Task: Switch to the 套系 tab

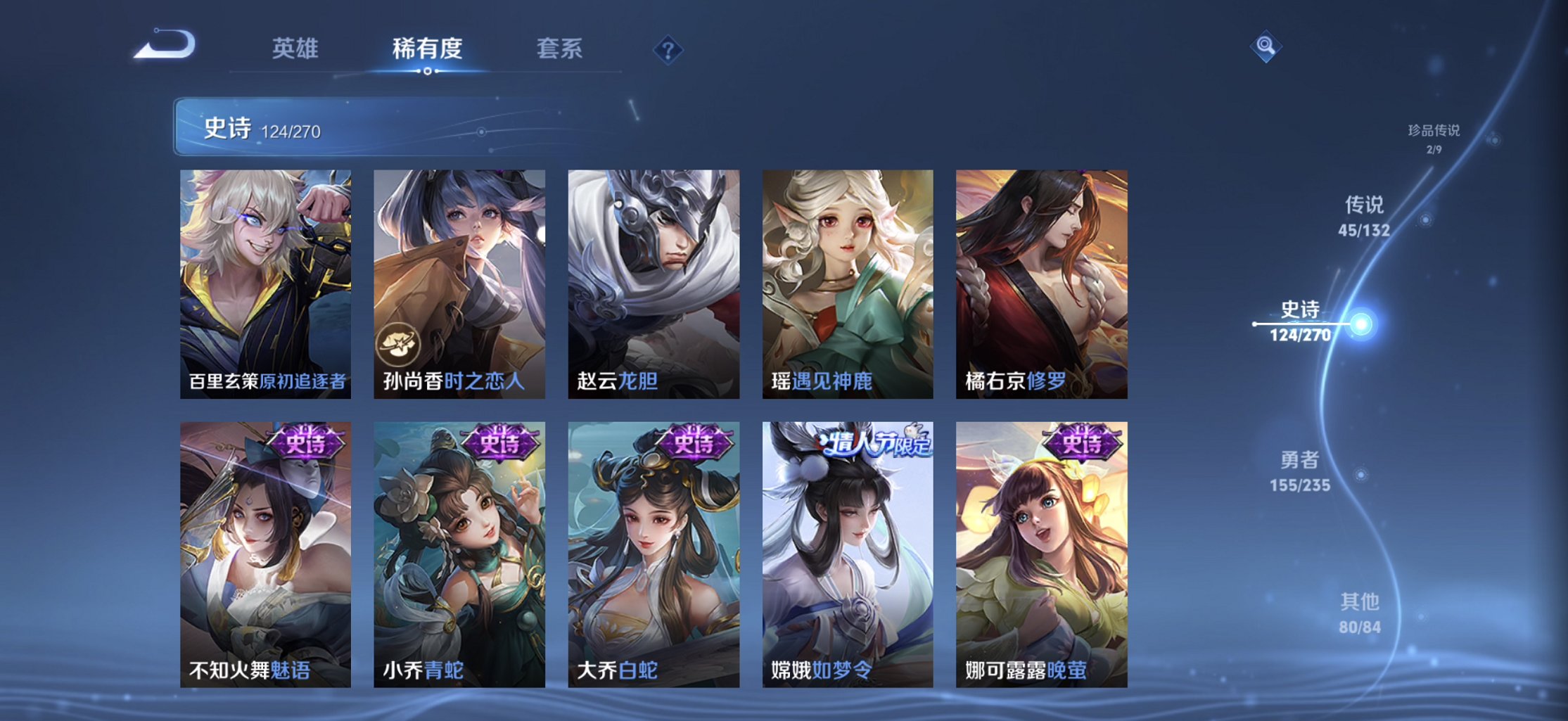Action: [559, 49]
